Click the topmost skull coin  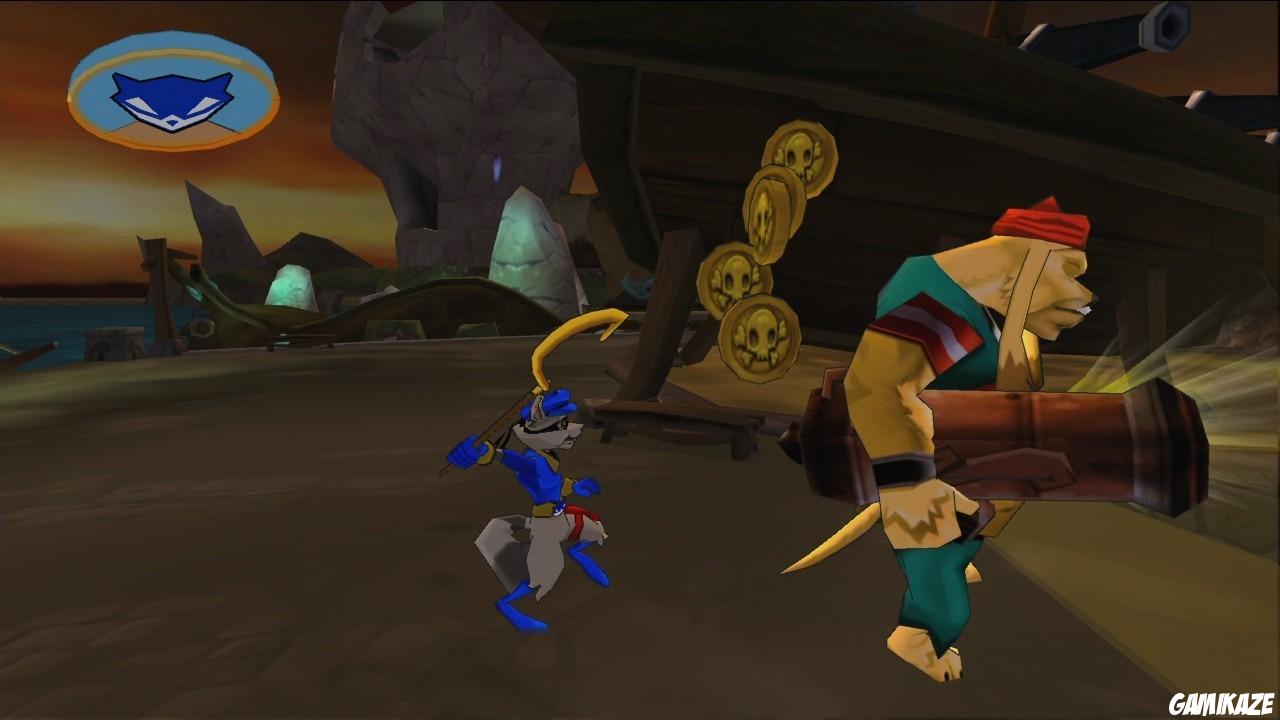pos(793,155)
